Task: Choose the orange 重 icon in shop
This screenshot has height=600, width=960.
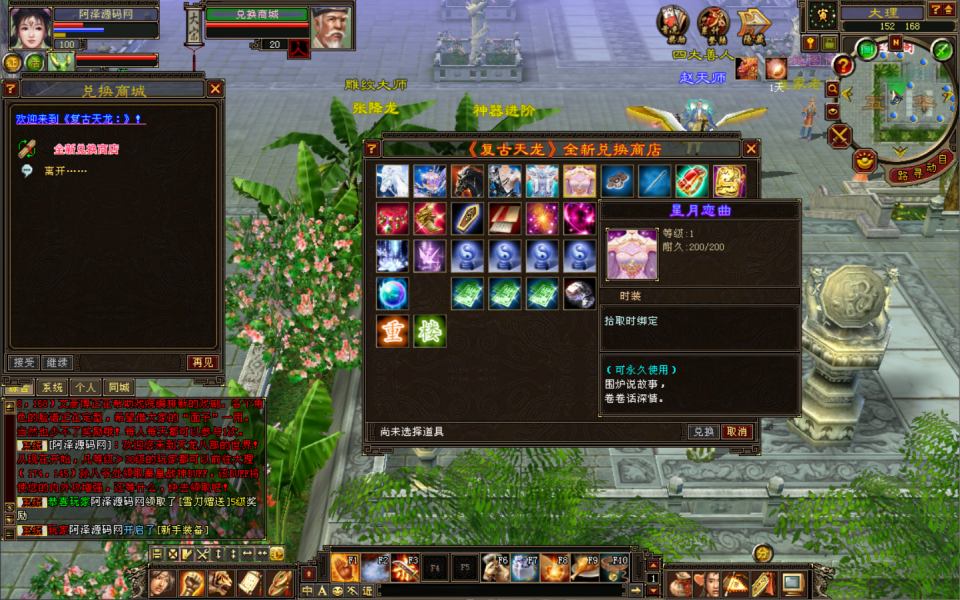Action: tap(392, 331)
